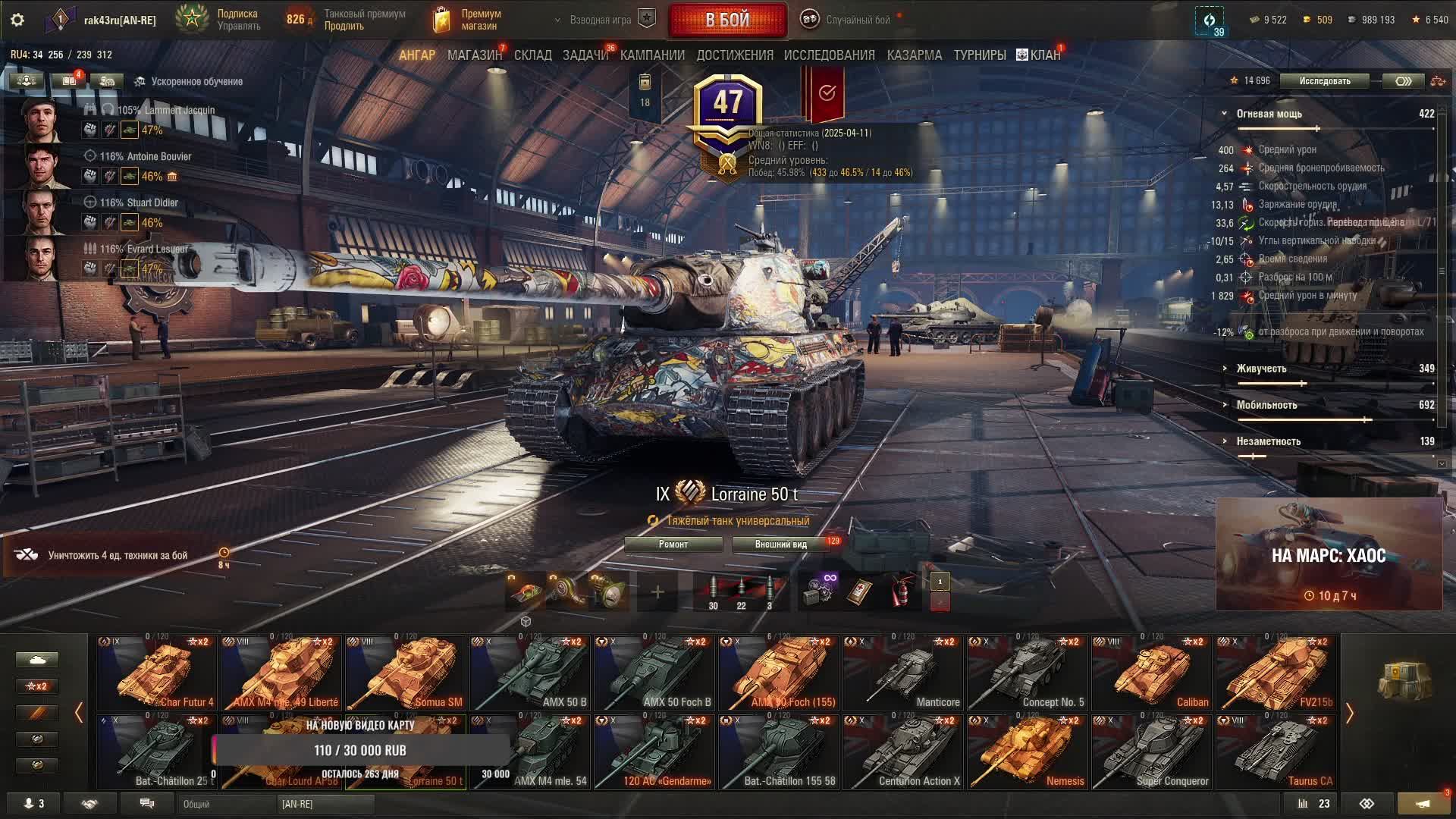This screenshot has height=819, width=1456.
Task: Select the AMX 50 B tank
Action: pyautogui.click(x=529, y=673)
